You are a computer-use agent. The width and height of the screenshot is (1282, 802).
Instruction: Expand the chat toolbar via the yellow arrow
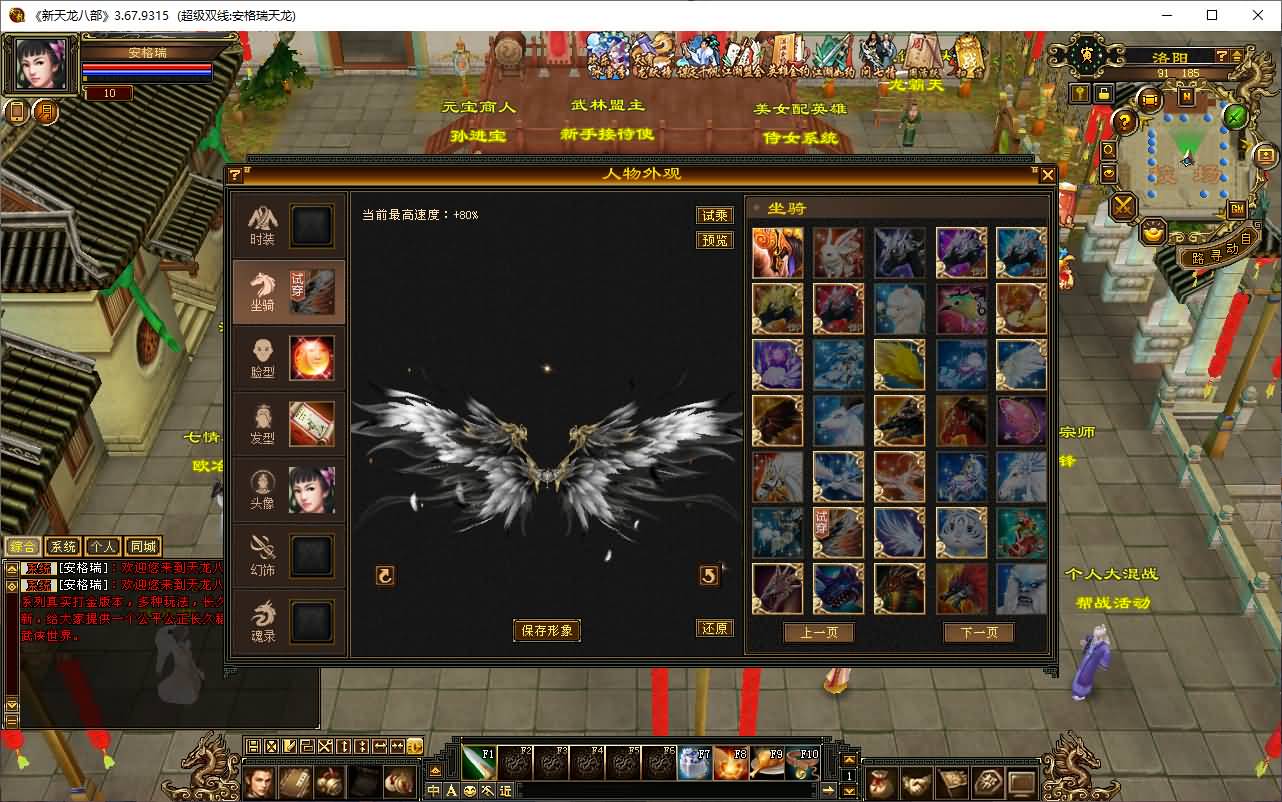(x=435, y=770)
